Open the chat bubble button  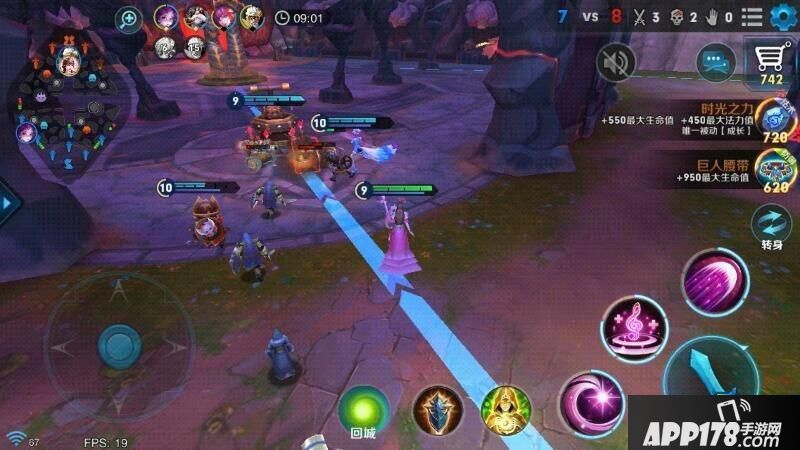click(716, 65)
